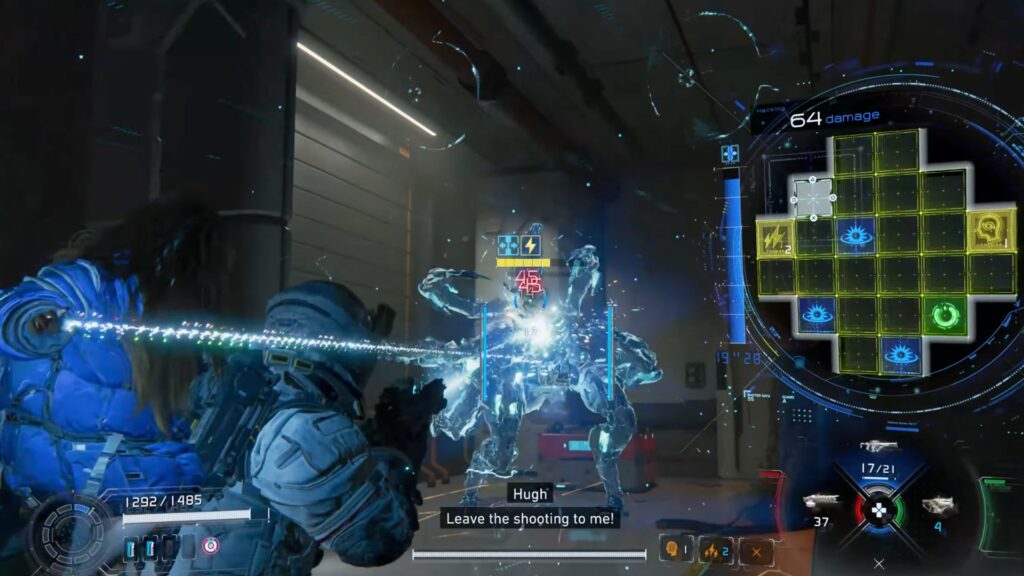Select the top weapon in the weapon wheel
This screenshot has height=576, width=1024.
(x=878, y=446)
